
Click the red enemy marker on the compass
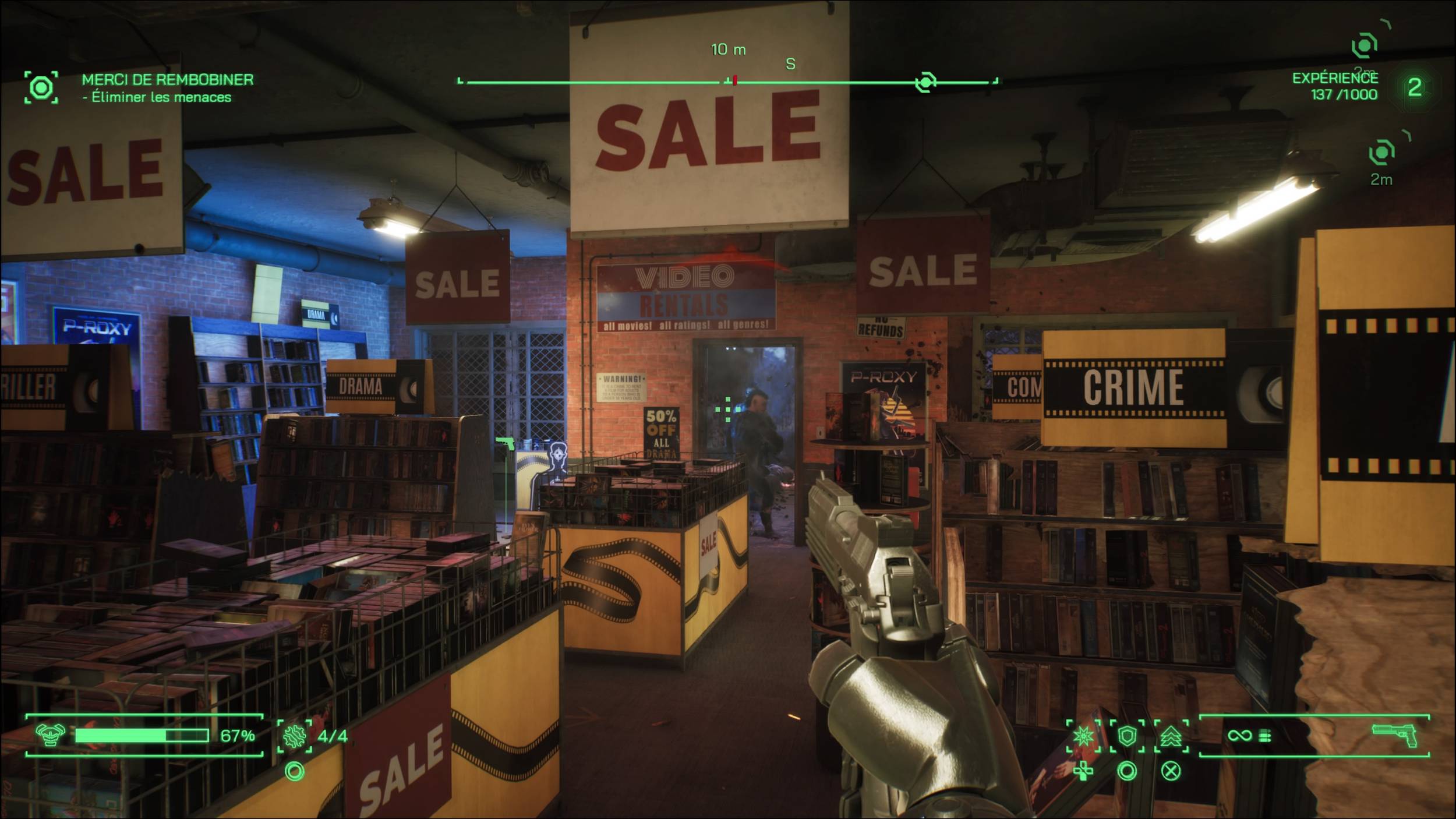tap(735, 80)
